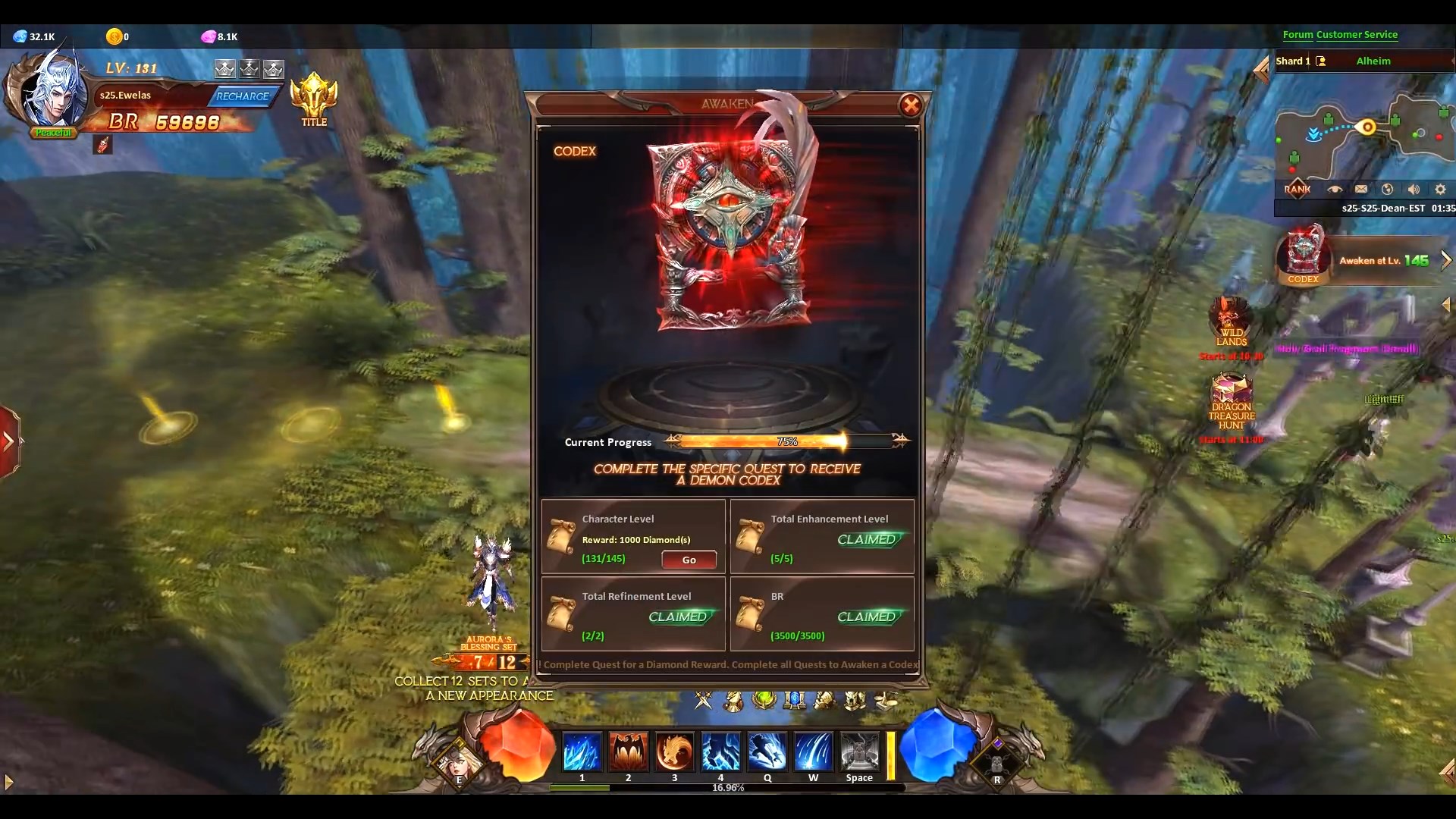
Task: Click the Go button for Character Level quest
Action: [687, 559]
